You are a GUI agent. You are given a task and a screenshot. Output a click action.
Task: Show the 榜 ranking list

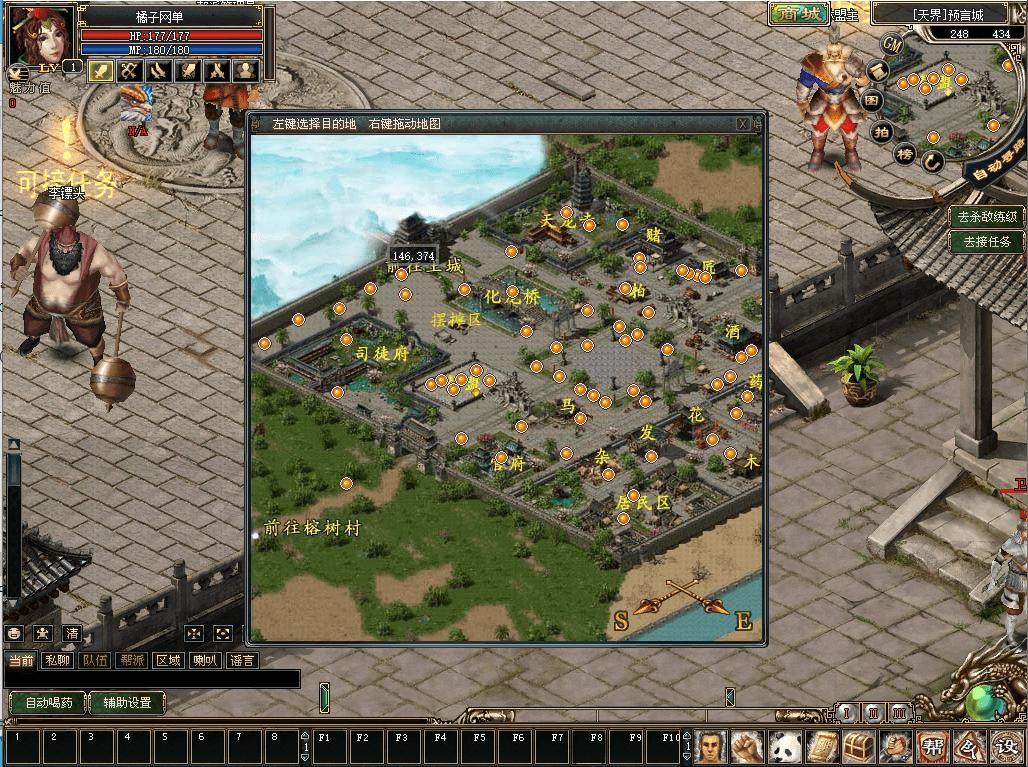click(905, 154)
